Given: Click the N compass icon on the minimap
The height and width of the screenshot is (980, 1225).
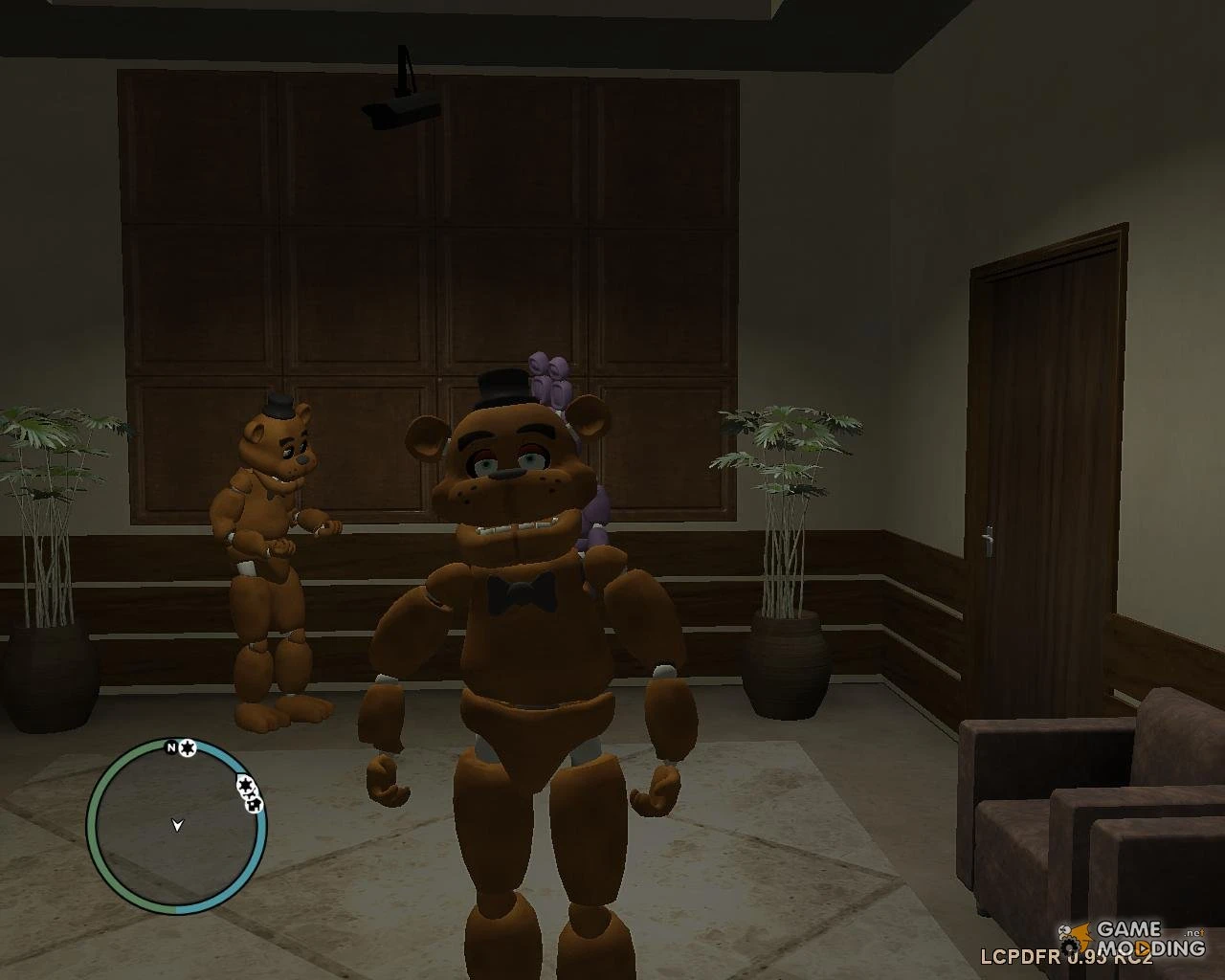Looking at the screenshot, I should click(x=170, y=747).
